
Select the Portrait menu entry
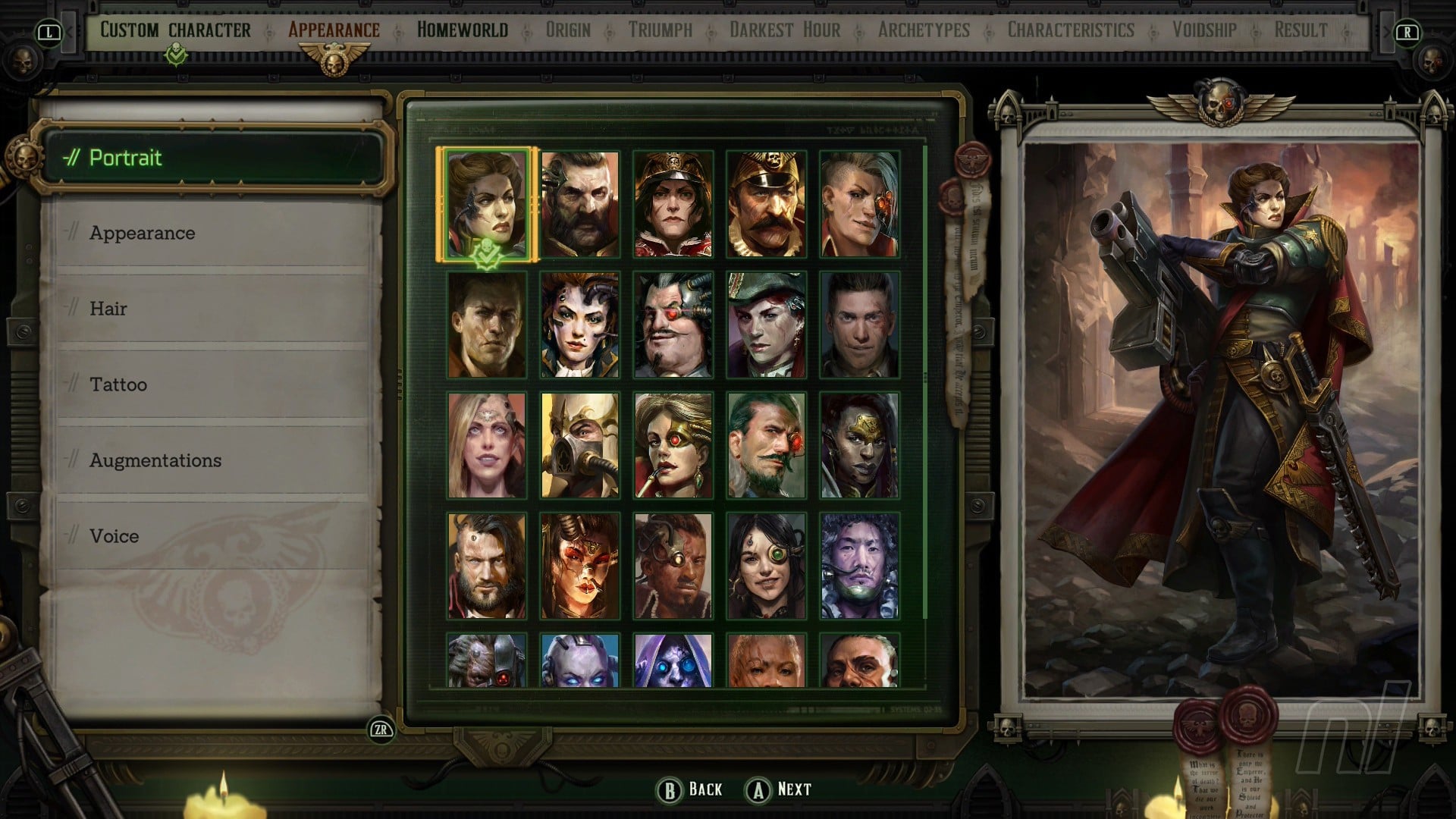point(126,158)
